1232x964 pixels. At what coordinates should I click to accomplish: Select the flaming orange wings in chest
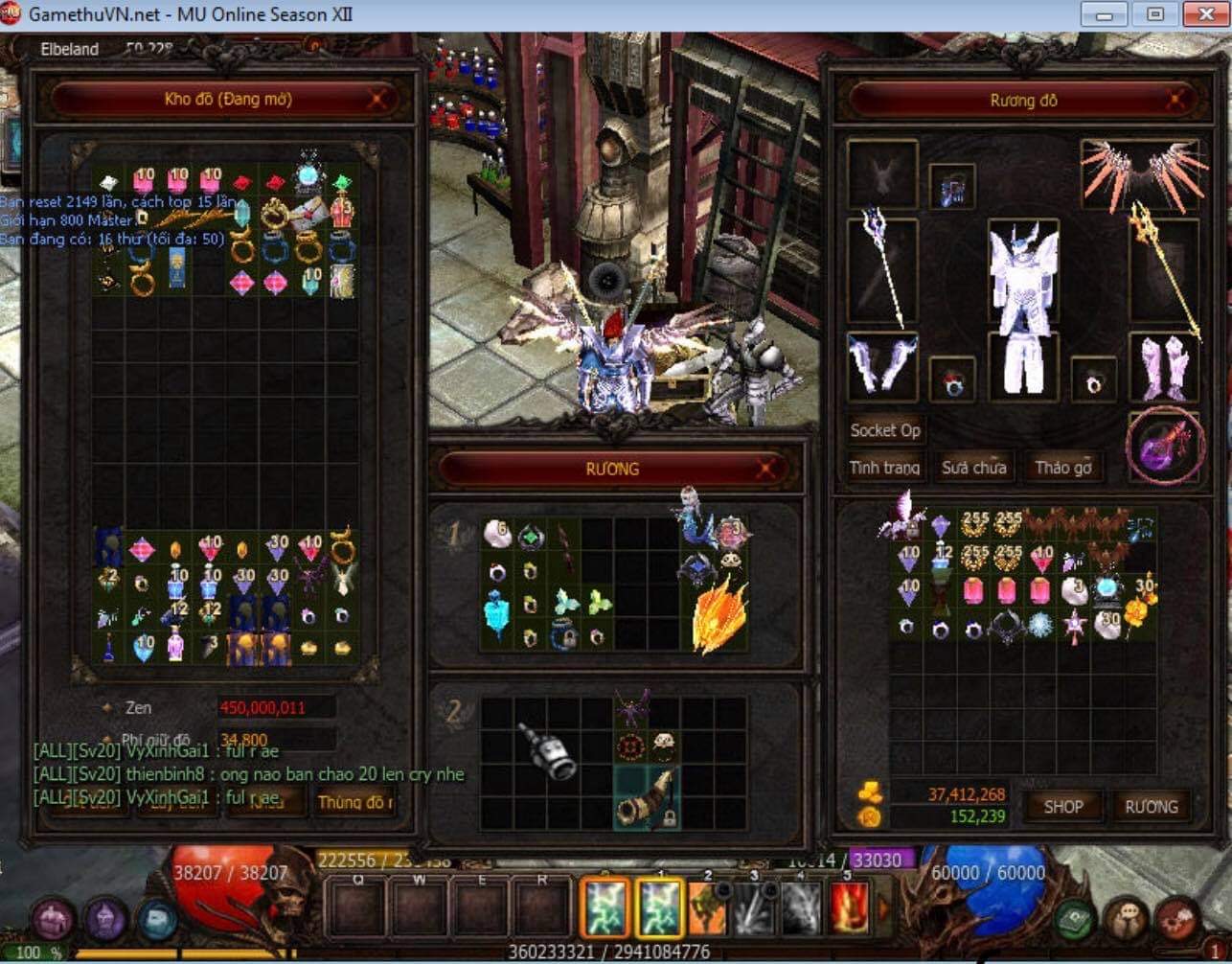(719, 613)
